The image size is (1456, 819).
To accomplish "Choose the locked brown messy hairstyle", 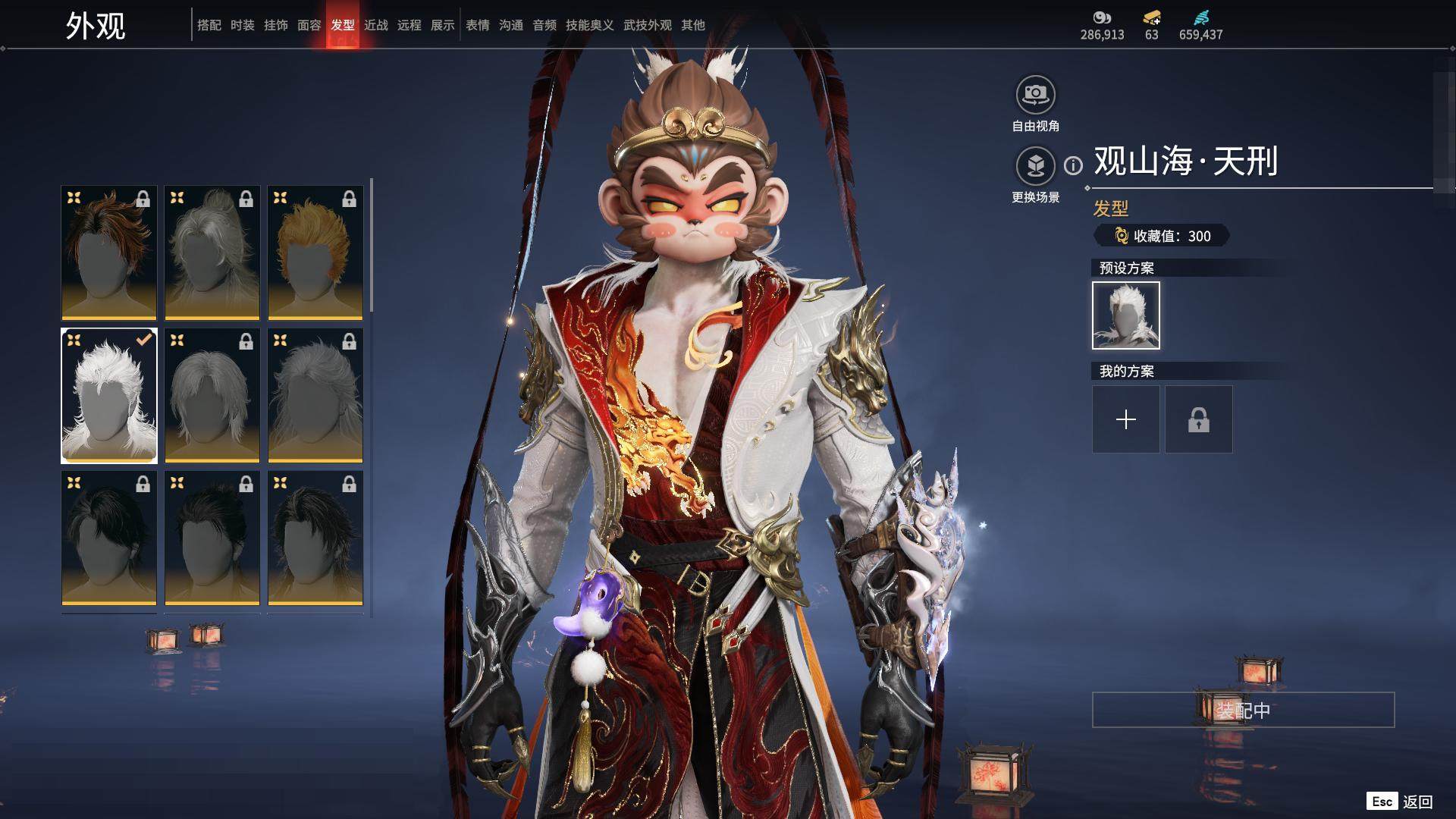I will click(x=109, y=253).
